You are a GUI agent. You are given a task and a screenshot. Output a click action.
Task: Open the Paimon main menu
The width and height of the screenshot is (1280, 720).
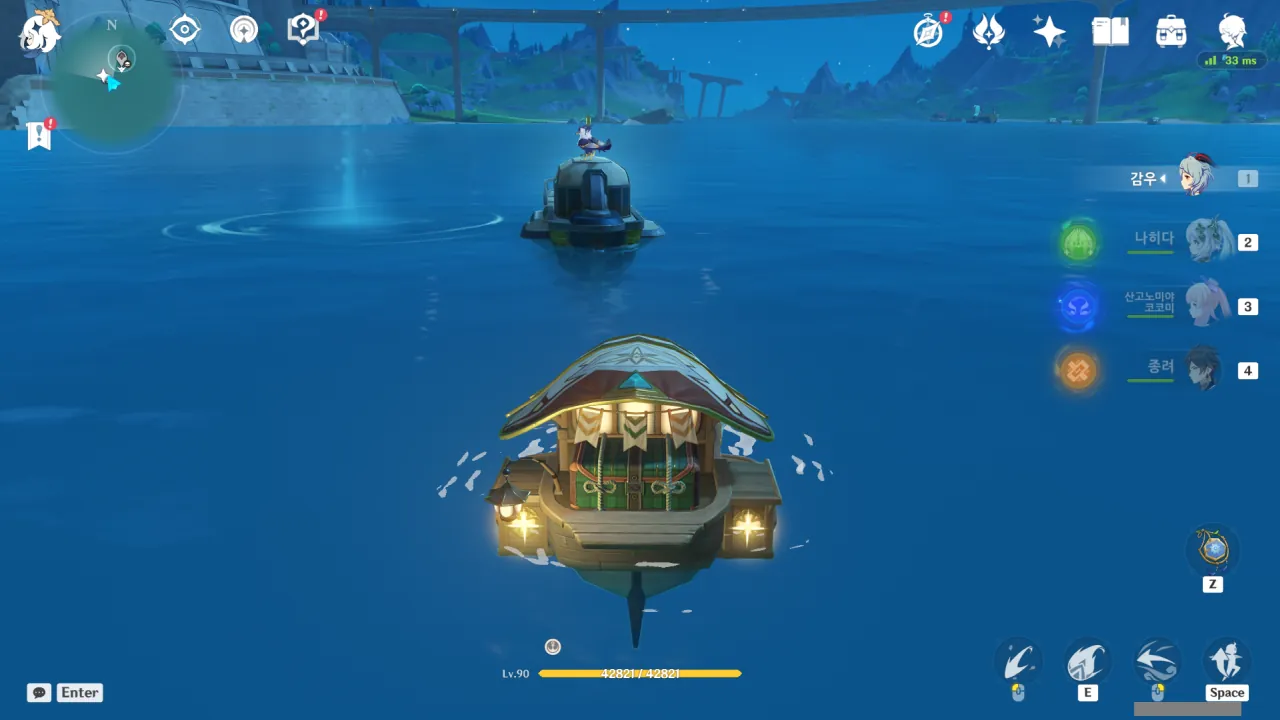[39, 31]
